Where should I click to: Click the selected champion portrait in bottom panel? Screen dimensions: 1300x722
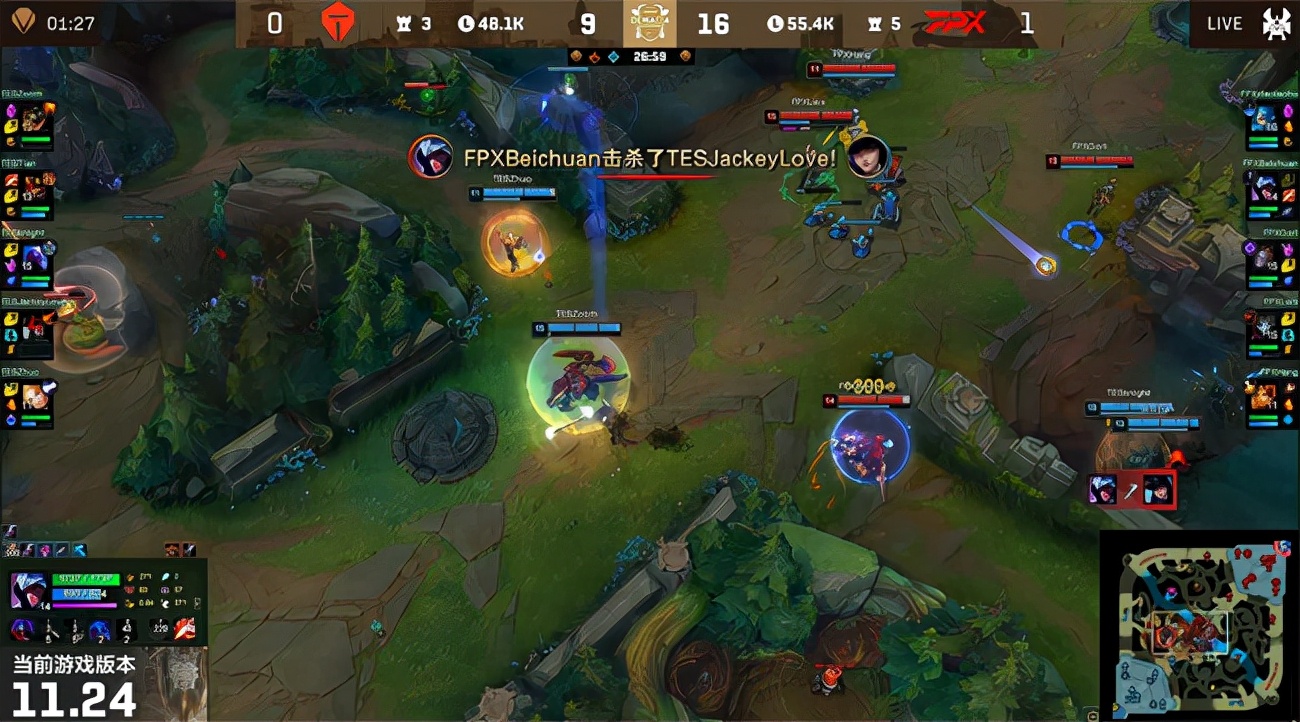(x=30, y=590)
